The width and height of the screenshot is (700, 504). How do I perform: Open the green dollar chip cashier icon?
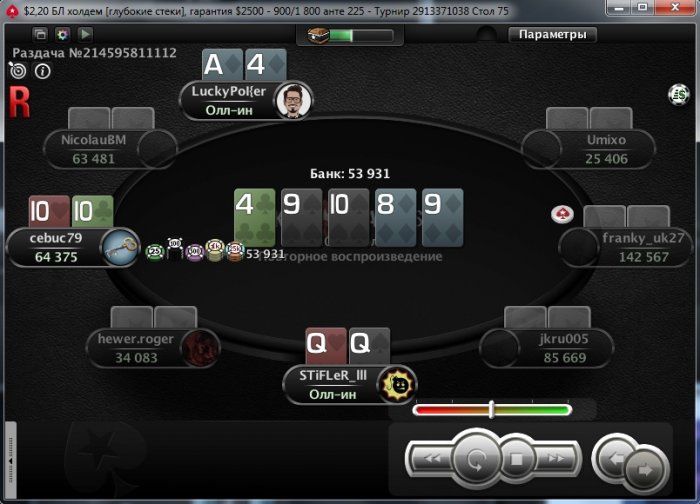point(679,94)
